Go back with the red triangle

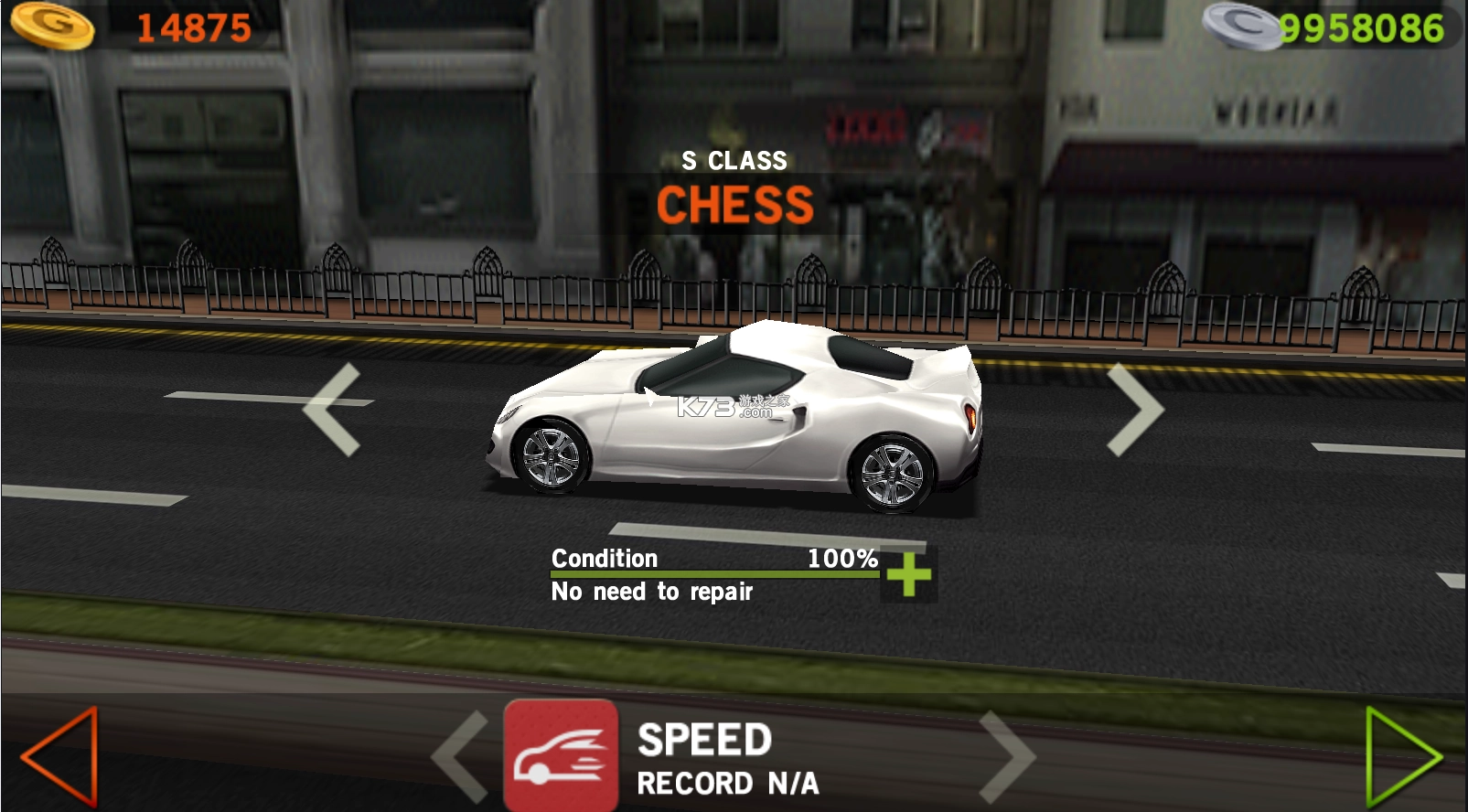61,755
